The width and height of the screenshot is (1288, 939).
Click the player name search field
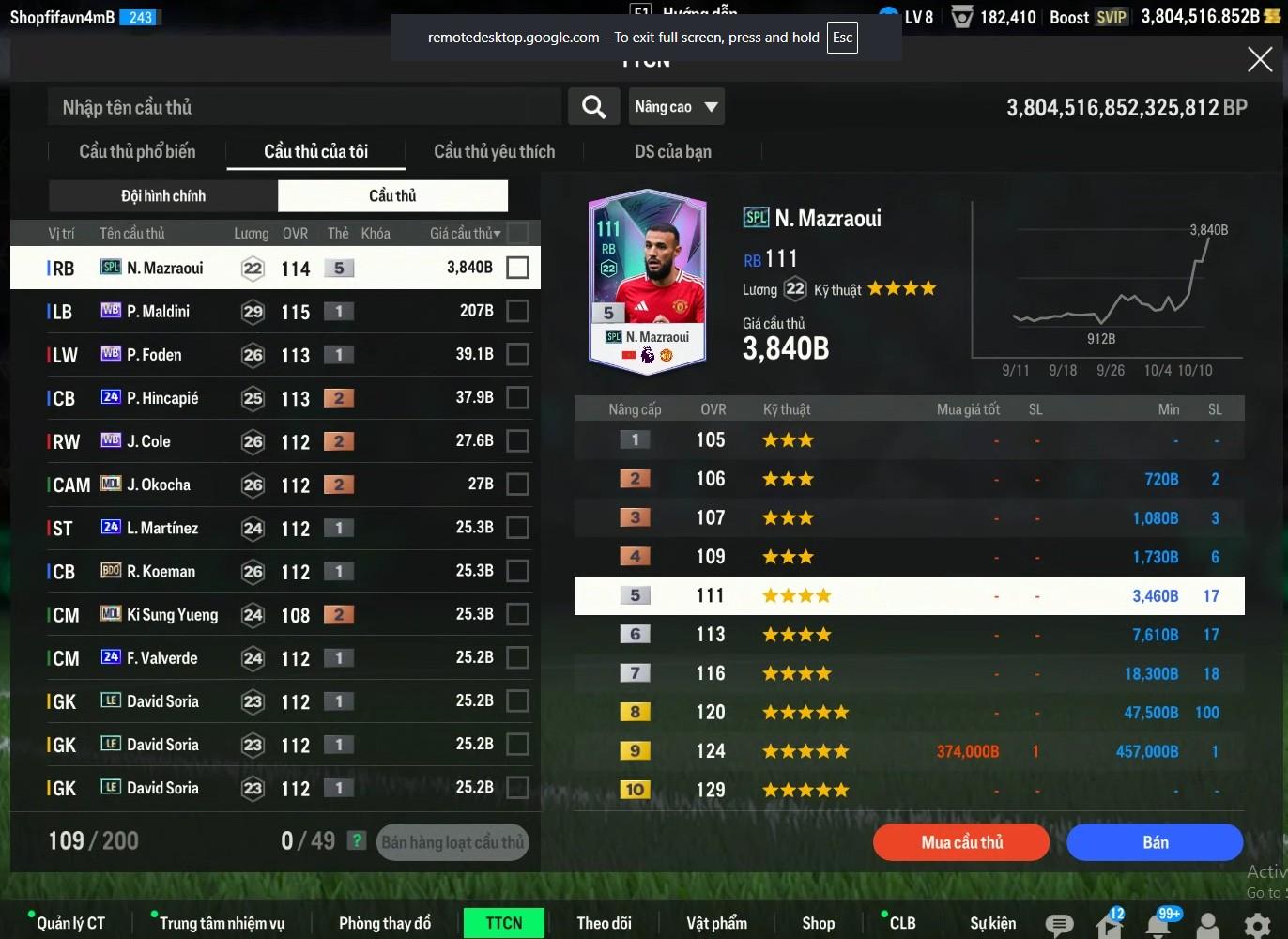tap(304, 107)
